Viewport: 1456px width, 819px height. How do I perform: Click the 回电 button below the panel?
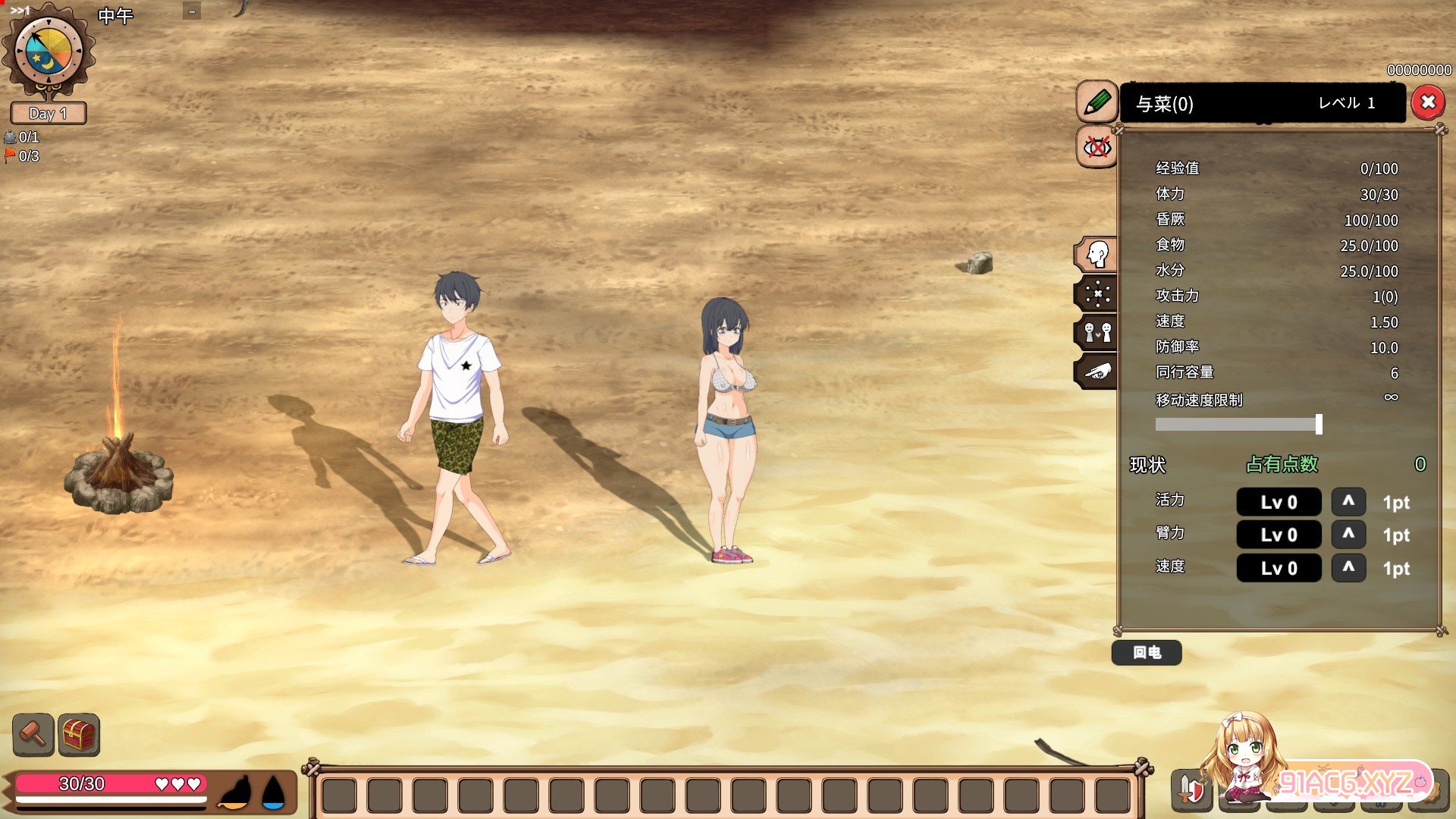[x=1146, y=652]
